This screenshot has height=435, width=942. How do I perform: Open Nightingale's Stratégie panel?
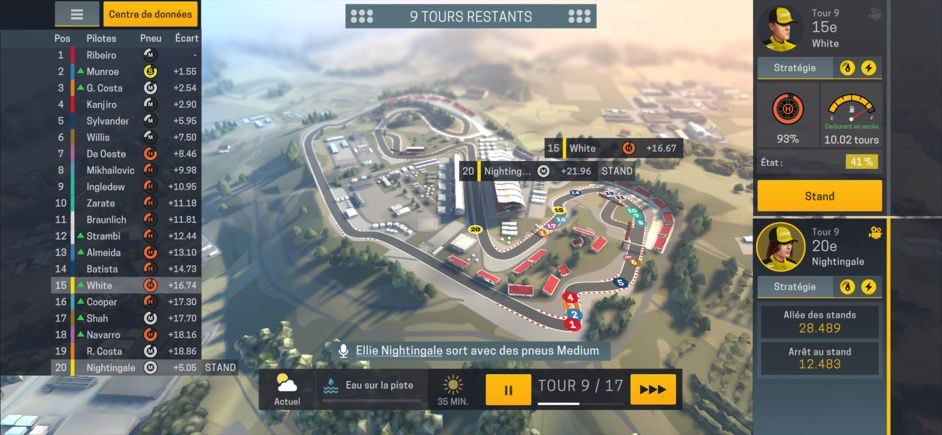[x=796, y=286]
